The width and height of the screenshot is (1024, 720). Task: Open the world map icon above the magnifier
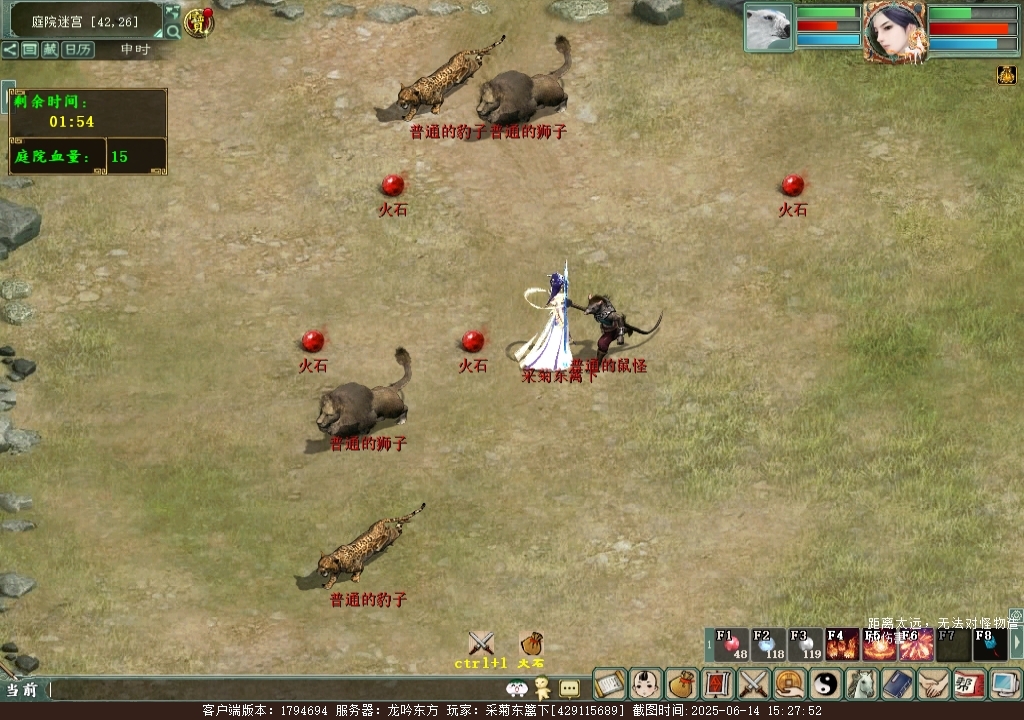pos(173,12)
